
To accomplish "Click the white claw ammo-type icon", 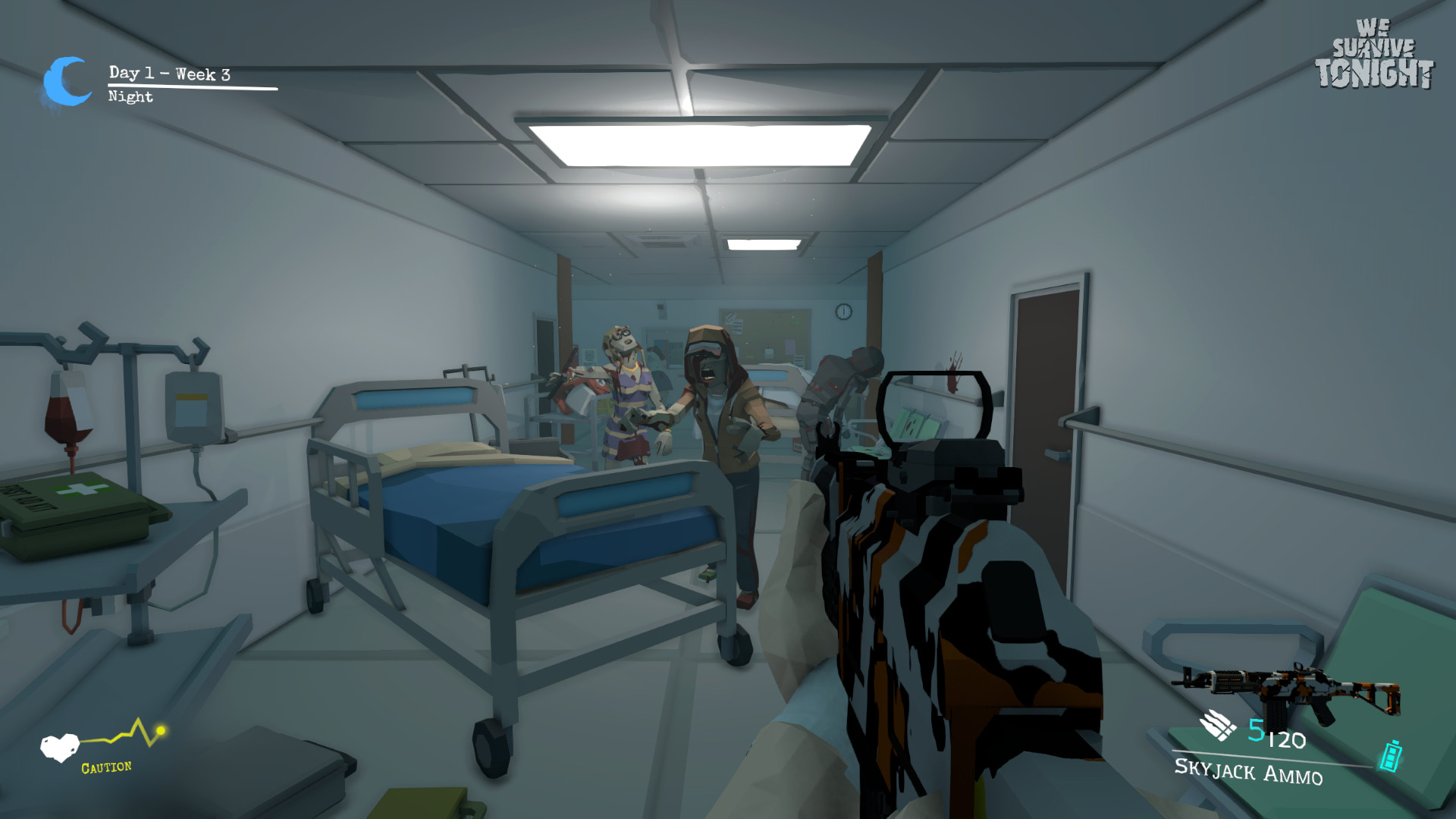I will tap(1217, 726).
